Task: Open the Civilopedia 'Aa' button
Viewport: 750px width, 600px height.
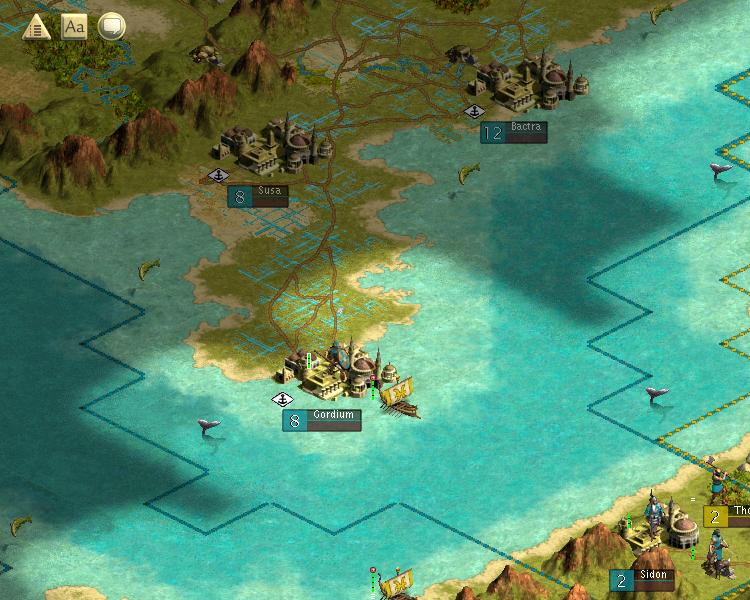Action: 74,27
